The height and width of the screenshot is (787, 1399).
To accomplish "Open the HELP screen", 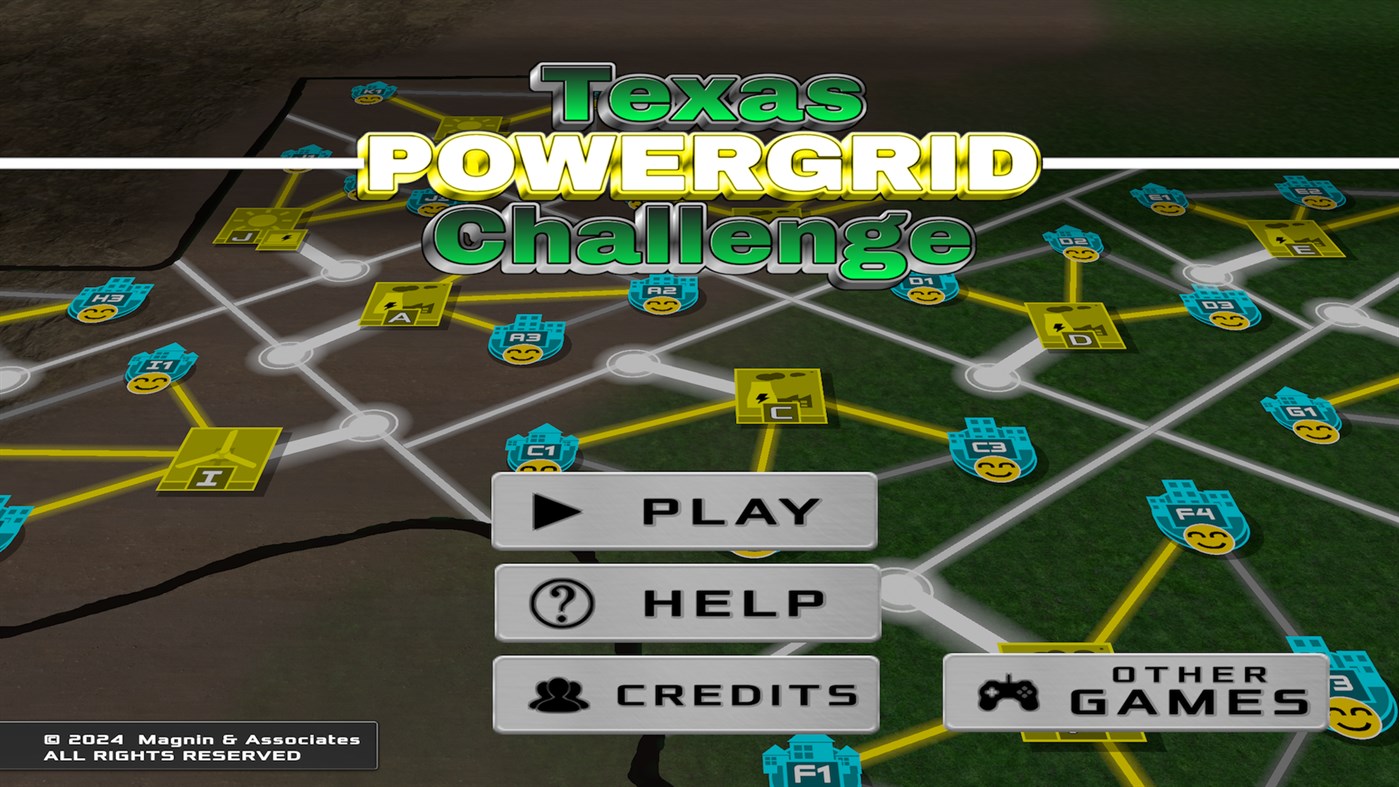I will tap(686, 601).
